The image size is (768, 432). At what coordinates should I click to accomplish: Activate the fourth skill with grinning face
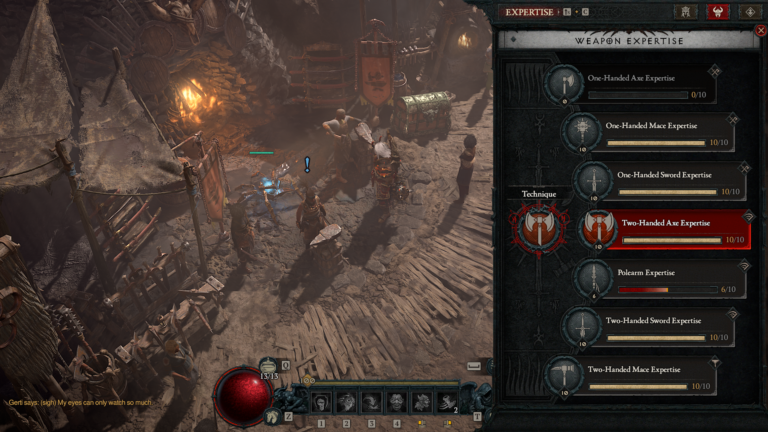[396, 403]
